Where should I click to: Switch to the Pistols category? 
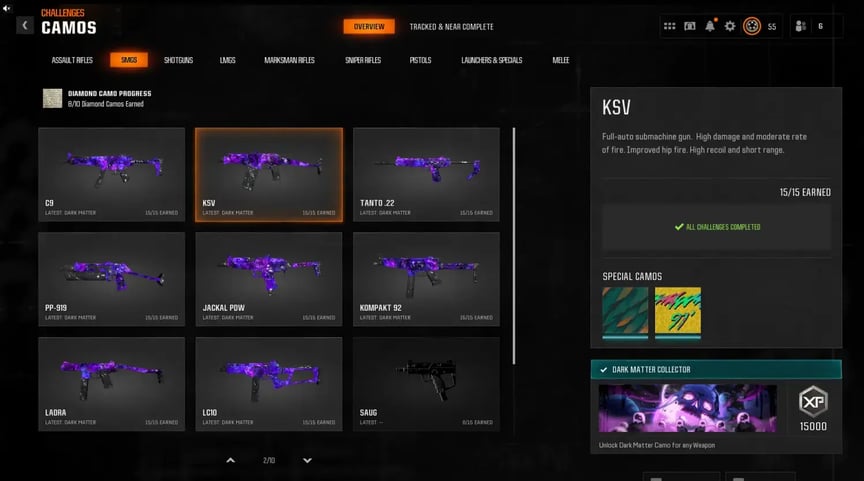pyautogui.click(x=420, y=60)
